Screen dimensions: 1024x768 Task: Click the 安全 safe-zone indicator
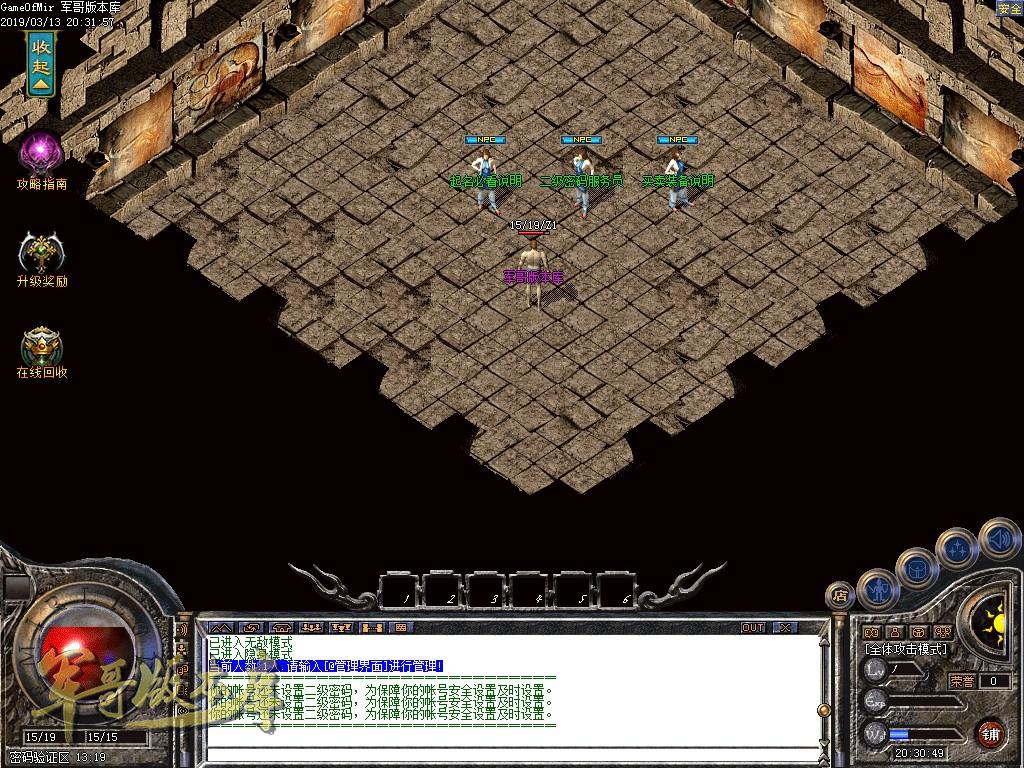click(x=1009, y=8)
